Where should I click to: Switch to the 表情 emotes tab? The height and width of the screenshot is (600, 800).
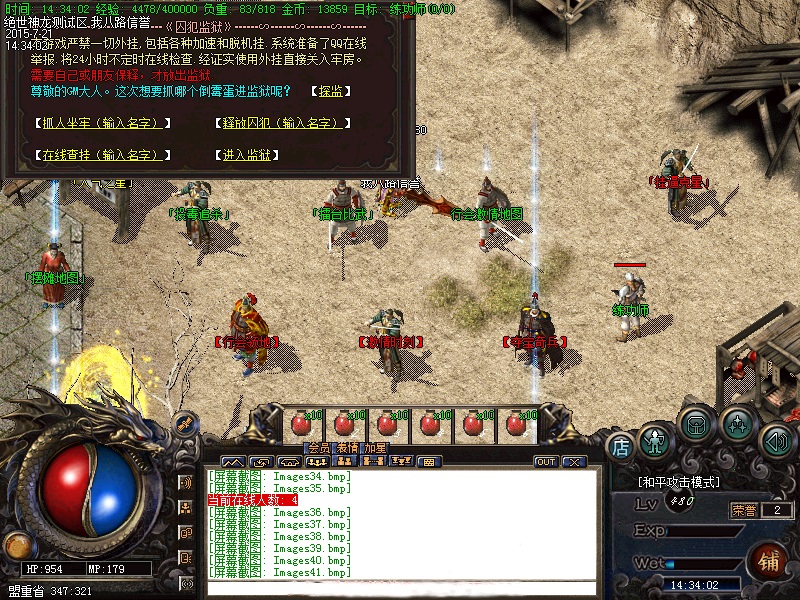coord(347,447)
